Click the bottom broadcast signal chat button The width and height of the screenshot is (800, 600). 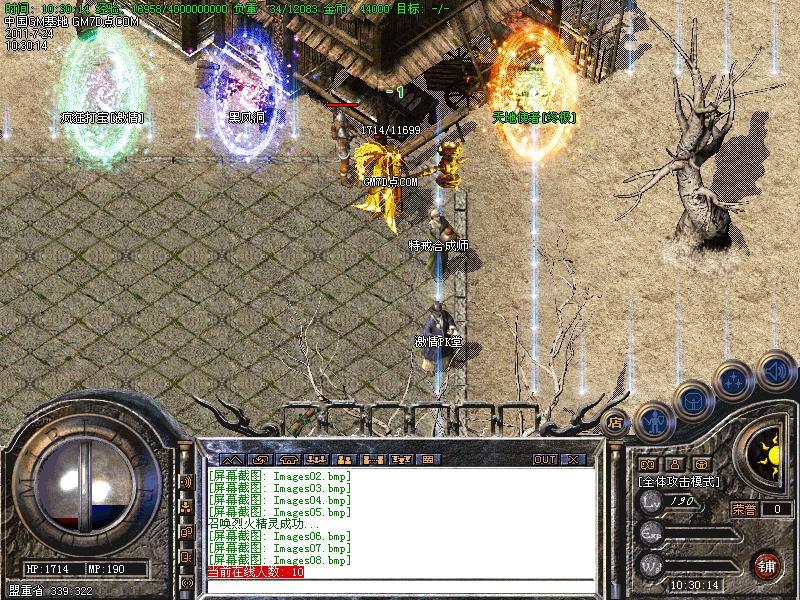(186, 582)
